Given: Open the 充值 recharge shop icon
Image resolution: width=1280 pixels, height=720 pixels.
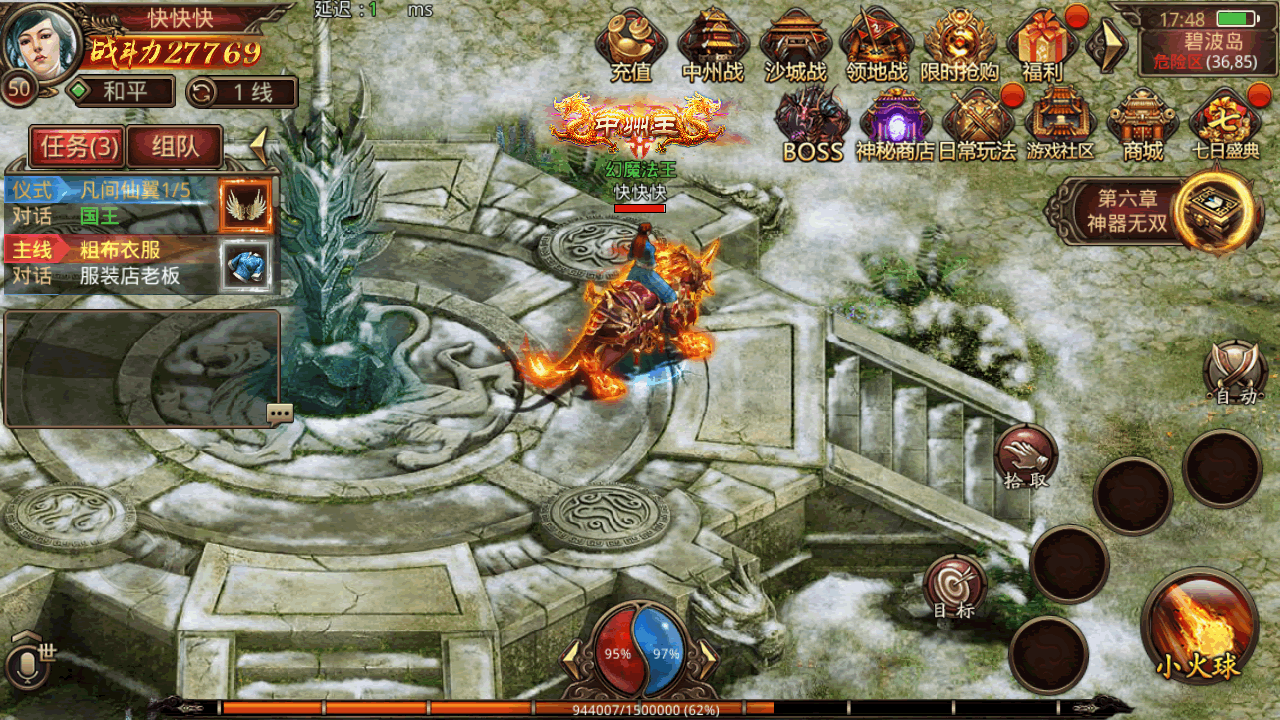Looking at the screenshot, I should pos(631,43).
